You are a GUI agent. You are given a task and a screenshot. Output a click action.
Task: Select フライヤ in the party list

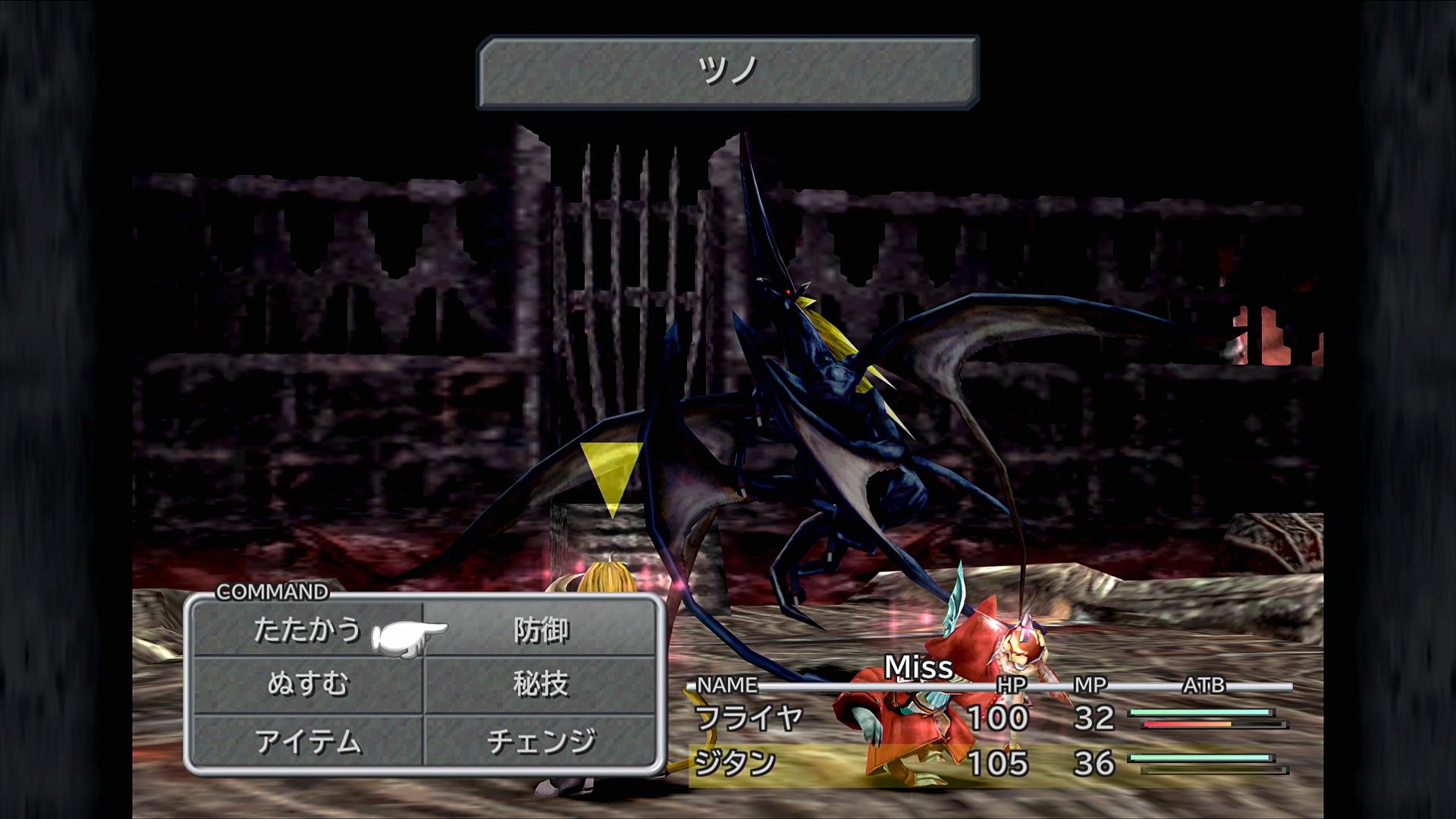(748, 717)
